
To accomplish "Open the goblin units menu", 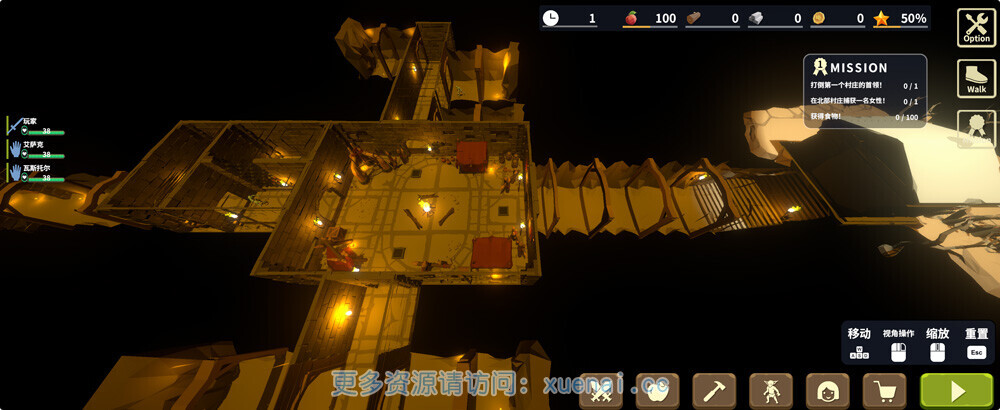I will tap(771, 390).
